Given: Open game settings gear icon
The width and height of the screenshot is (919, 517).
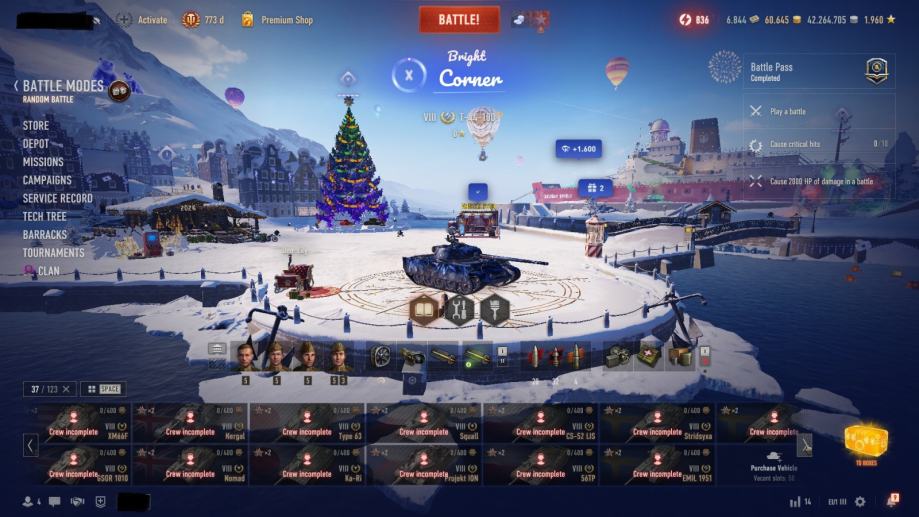Looking at the screenshot, I should (x=860, y=501).
